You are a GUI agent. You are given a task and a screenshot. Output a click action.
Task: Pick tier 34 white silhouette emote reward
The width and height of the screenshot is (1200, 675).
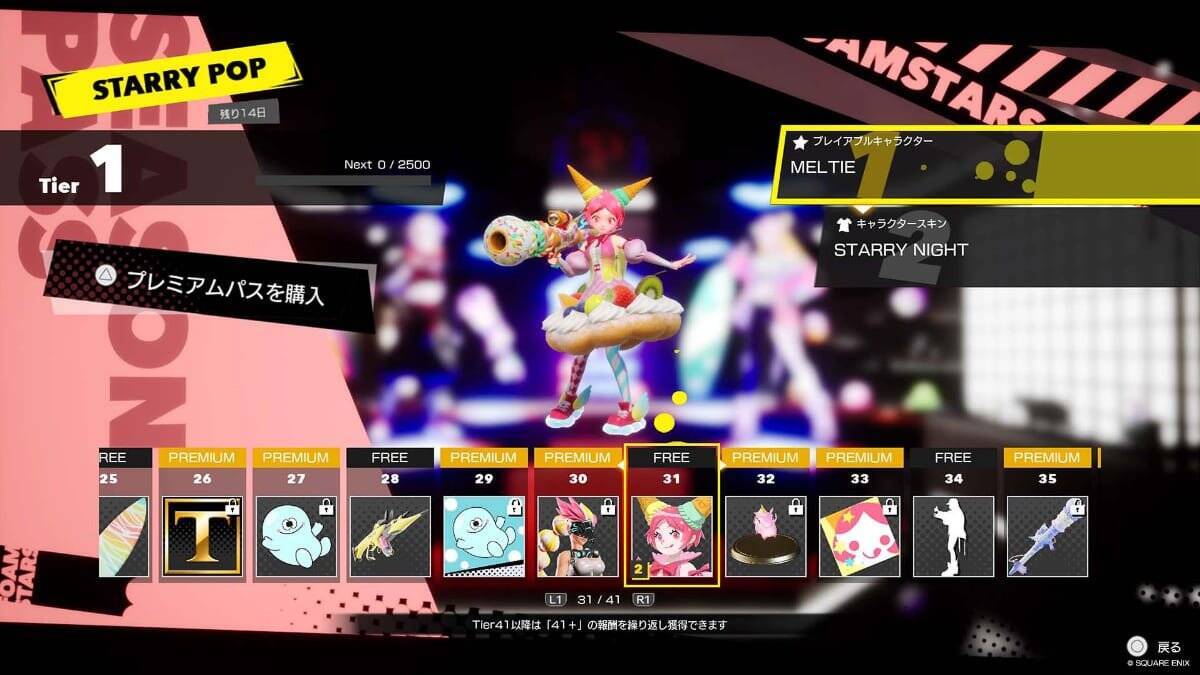coord(953,536)
